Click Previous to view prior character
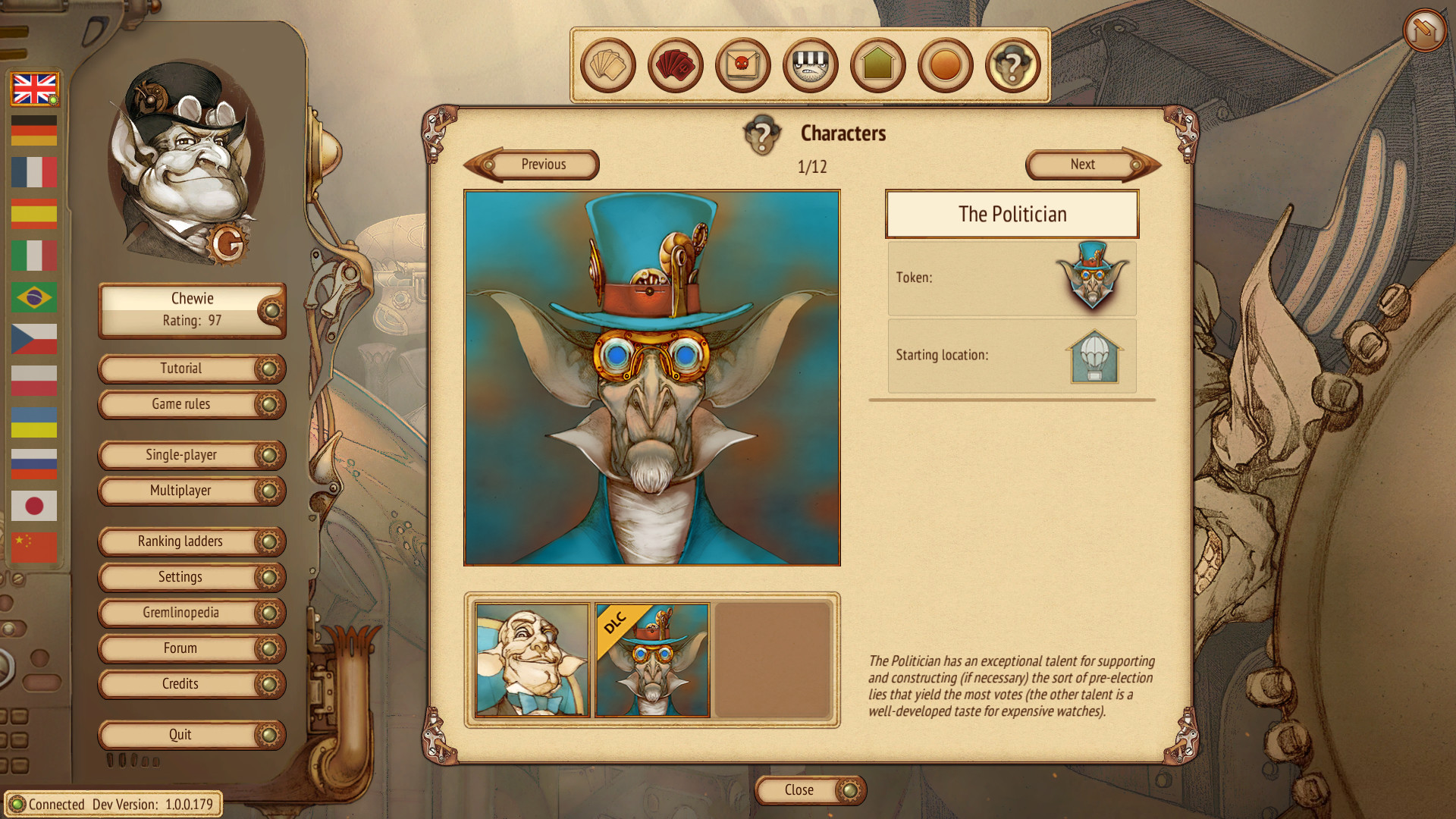 coord(543,165)
